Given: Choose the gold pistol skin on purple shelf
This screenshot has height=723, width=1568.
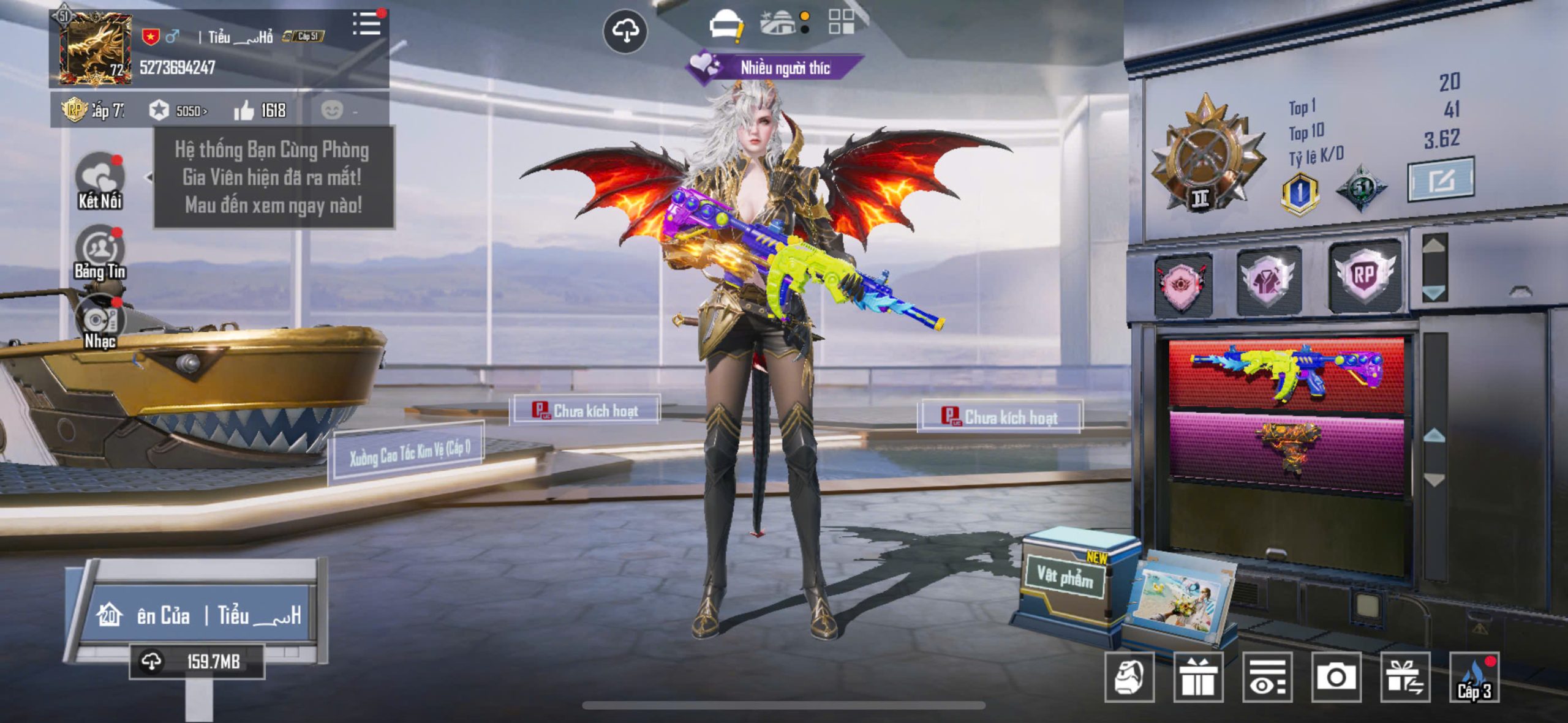Looking at the screenshot, I should (x=1286, y=451).
